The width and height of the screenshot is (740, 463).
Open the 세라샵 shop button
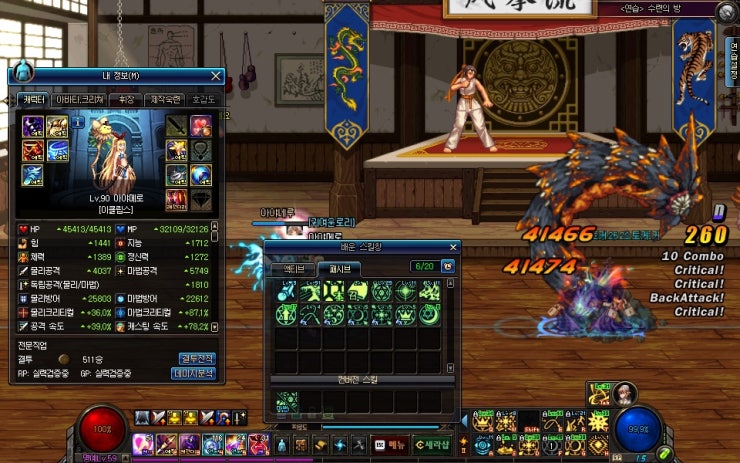click(x=432, y=444)
